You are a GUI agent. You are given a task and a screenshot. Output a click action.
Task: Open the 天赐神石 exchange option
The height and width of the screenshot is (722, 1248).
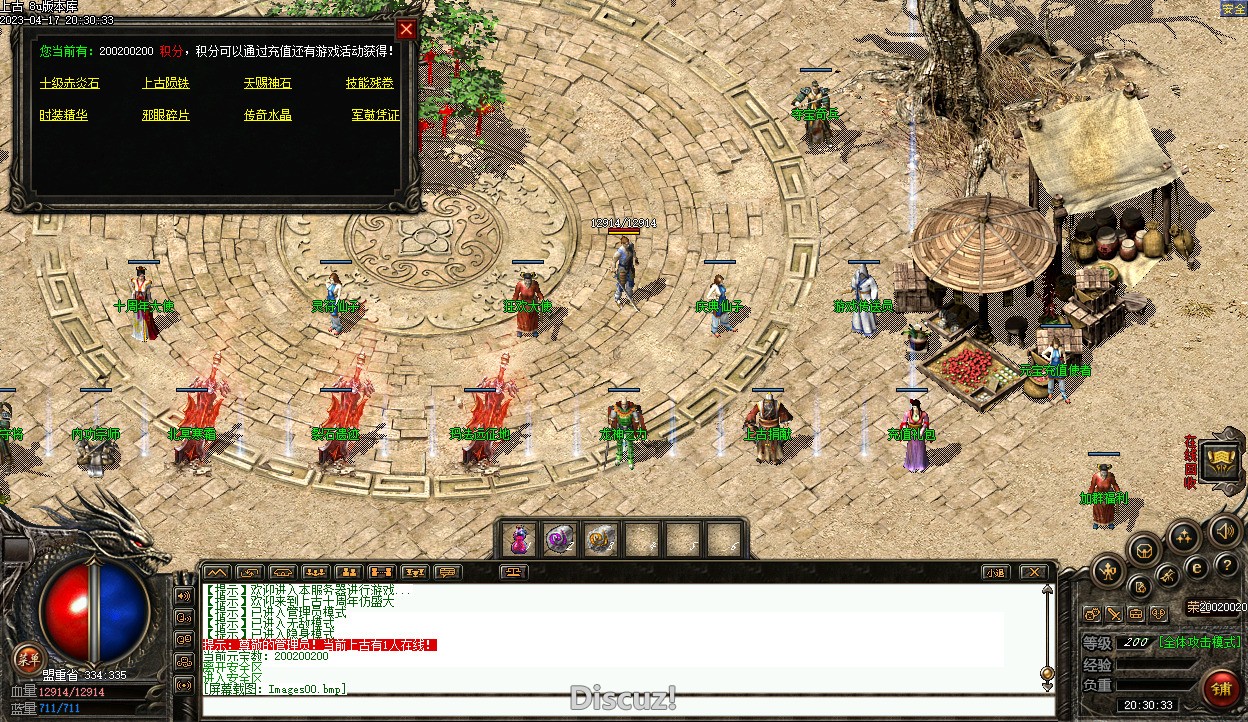(268, 84)
